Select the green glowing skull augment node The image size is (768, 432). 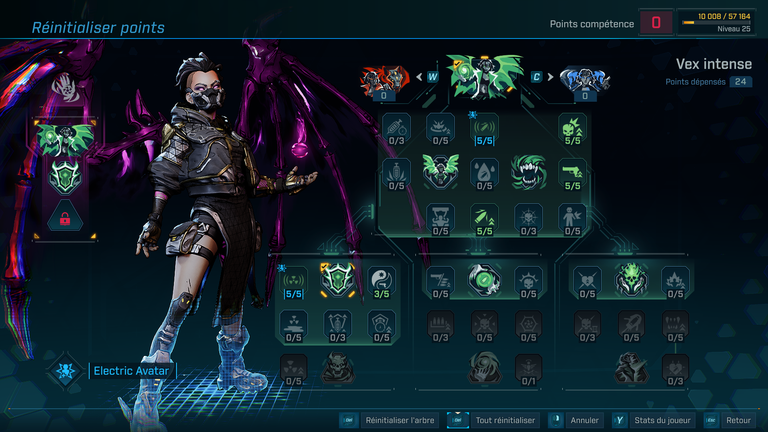[632, 278]
